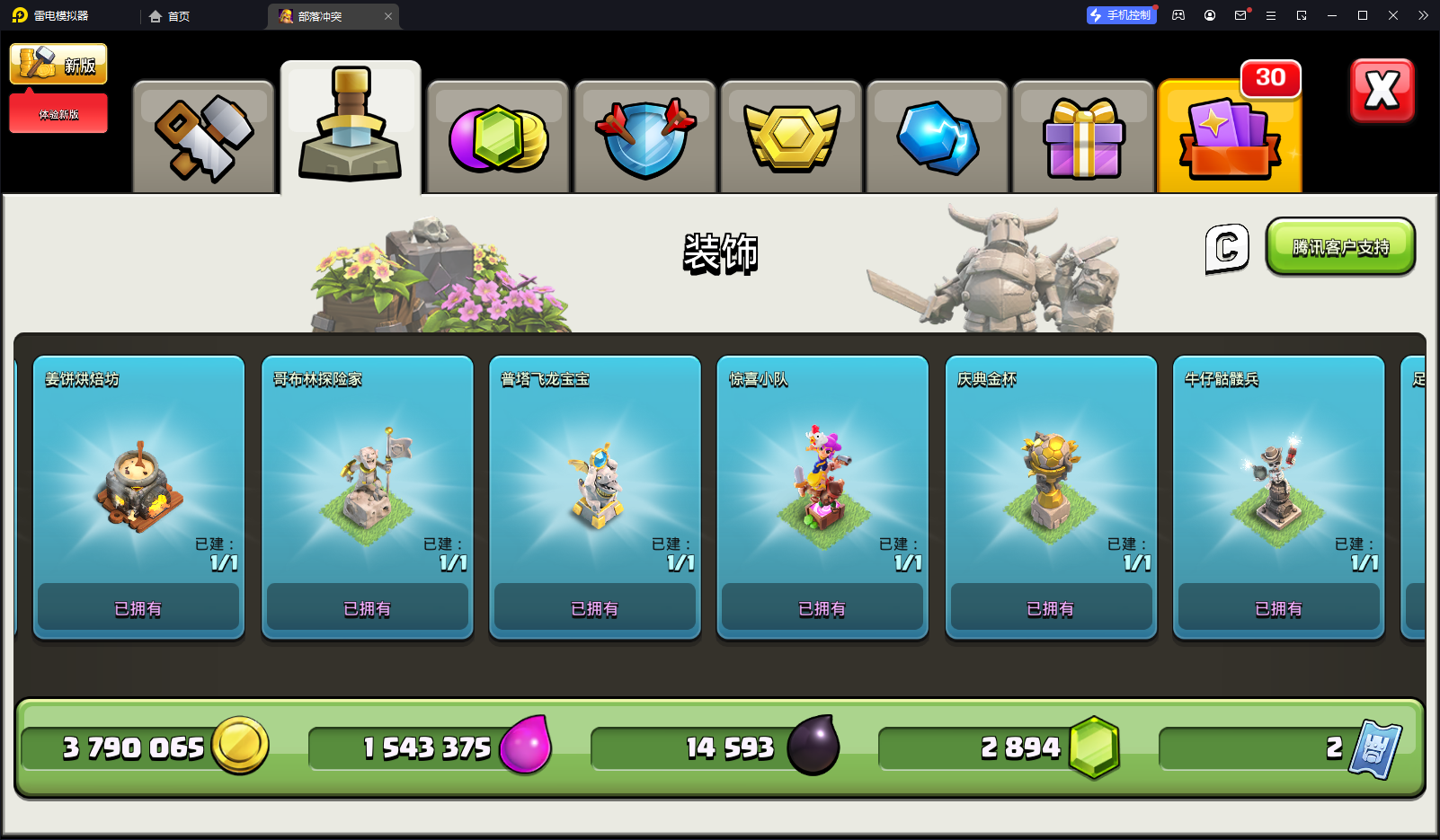1440x840 pixels.
Task: Tap the white C logo button
Action: pyautogui.click(x=1227, y=248)
